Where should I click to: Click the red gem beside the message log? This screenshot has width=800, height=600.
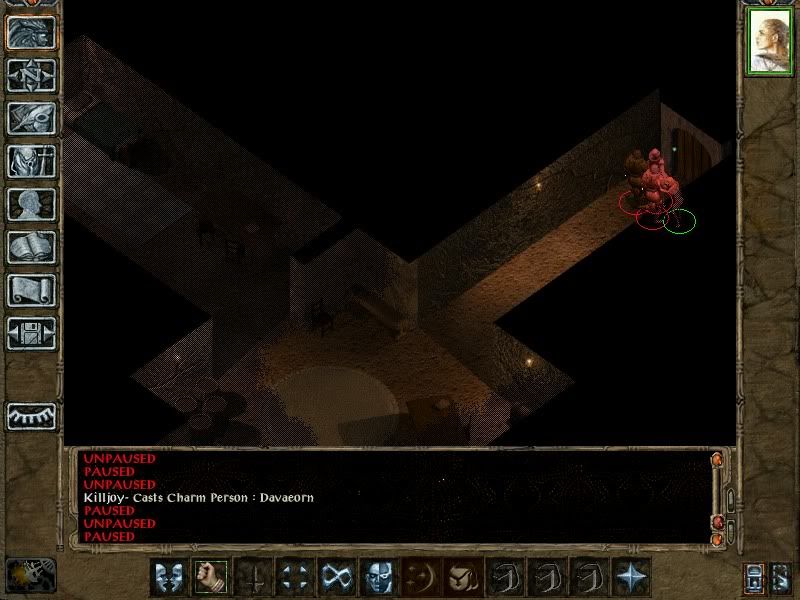coord(717,523)
